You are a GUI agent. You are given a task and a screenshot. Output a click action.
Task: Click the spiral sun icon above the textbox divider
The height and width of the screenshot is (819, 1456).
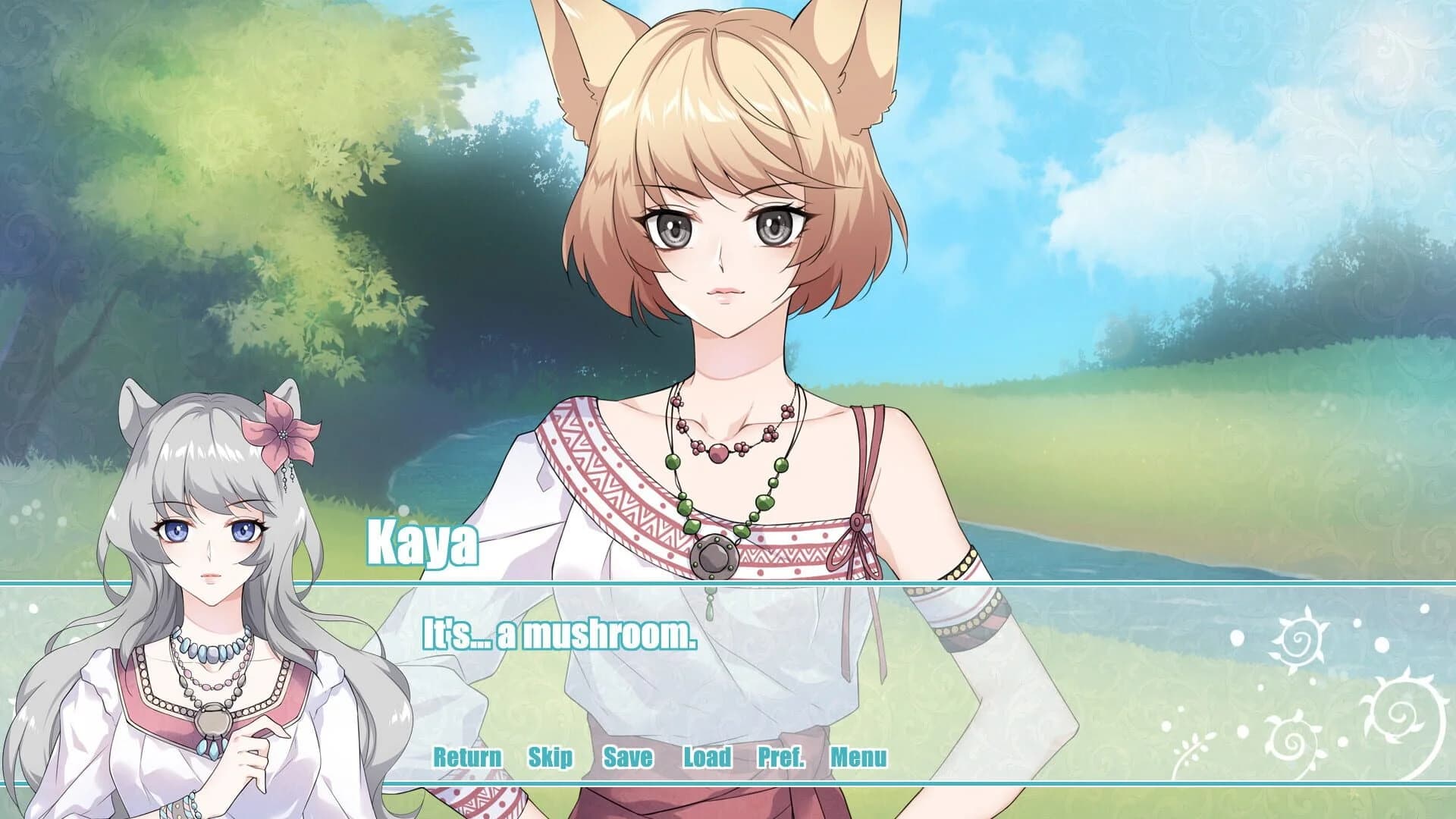click(x=1300, y=639)
